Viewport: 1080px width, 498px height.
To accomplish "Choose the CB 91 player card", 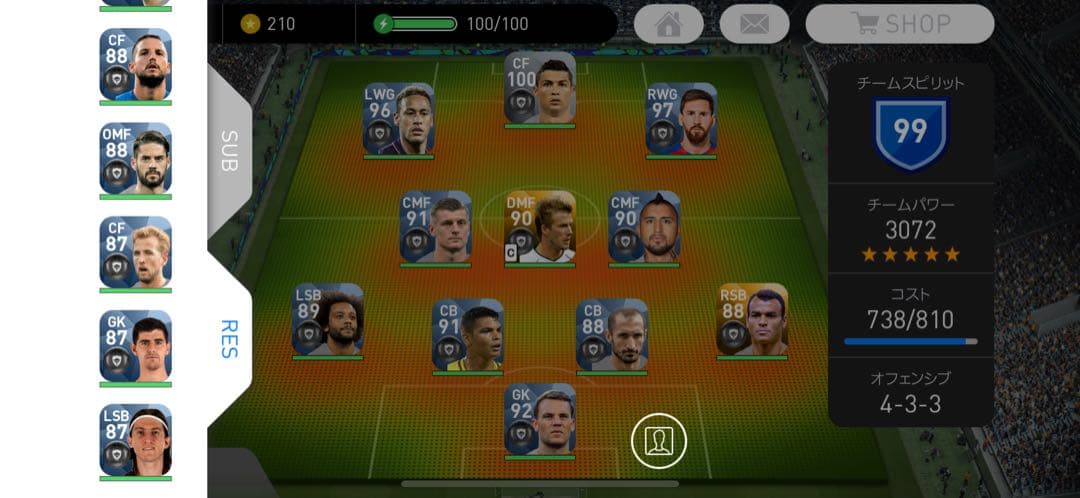I will pyautogui.click(x=467, y=334).
